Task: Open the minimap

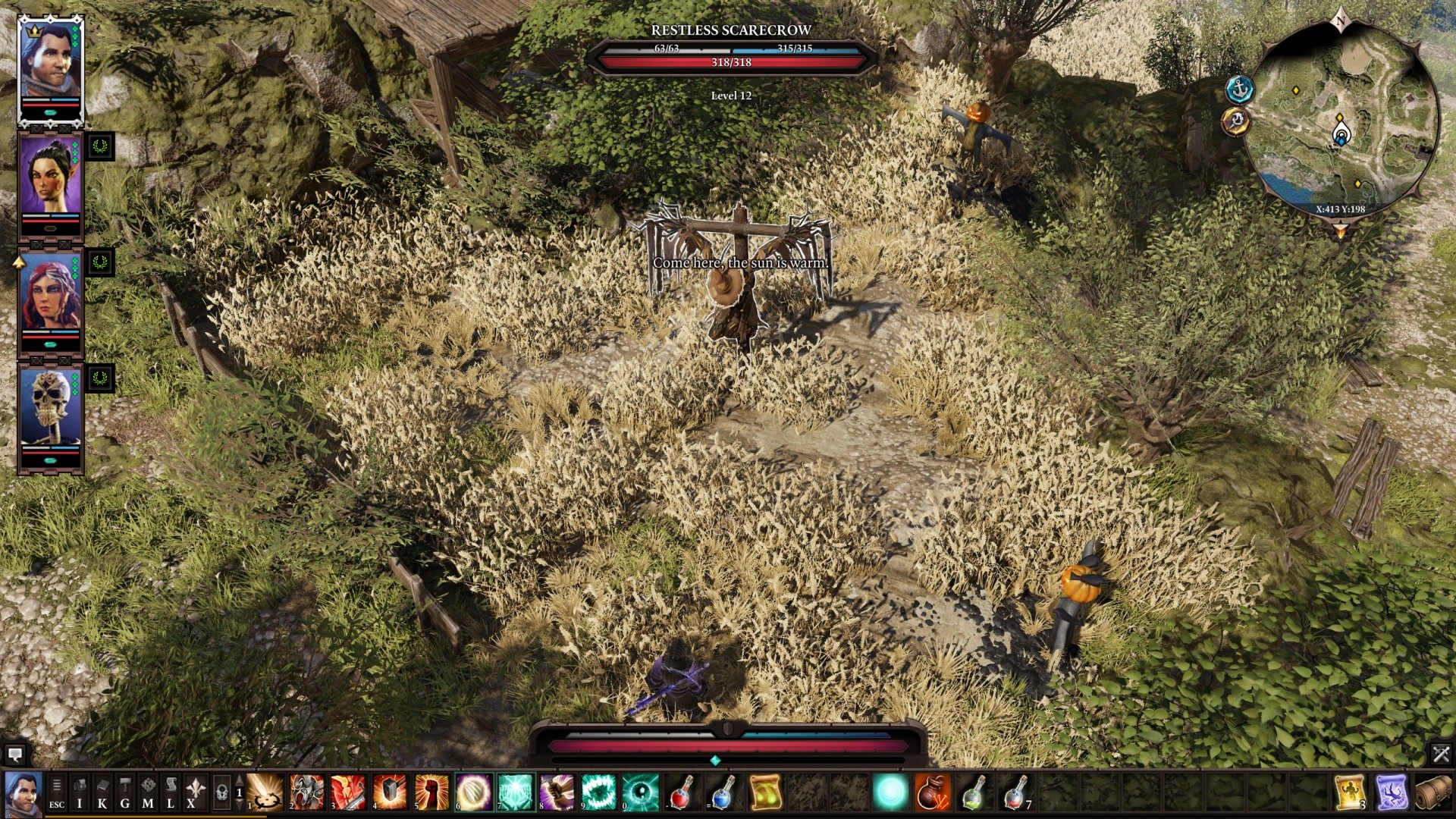Action: 1341,121
